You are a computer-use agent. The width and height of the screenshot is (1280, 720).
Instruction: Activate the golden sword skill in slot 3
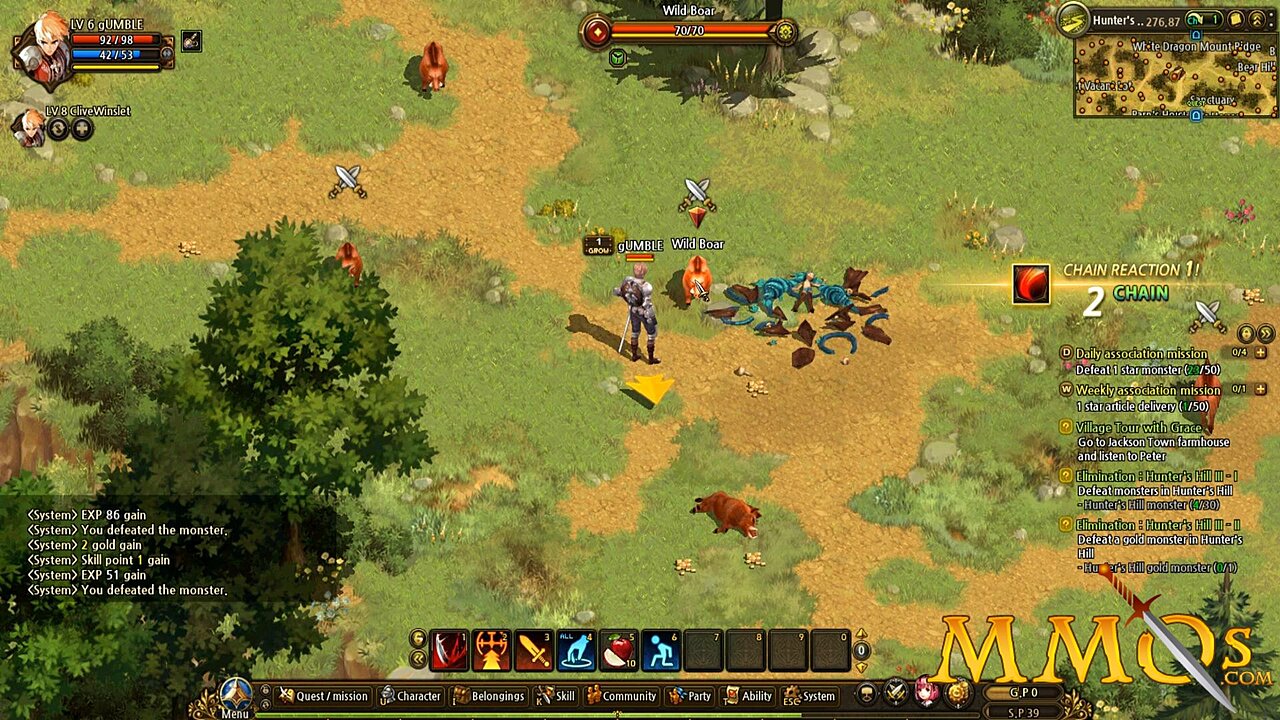(x=534, y=650)
